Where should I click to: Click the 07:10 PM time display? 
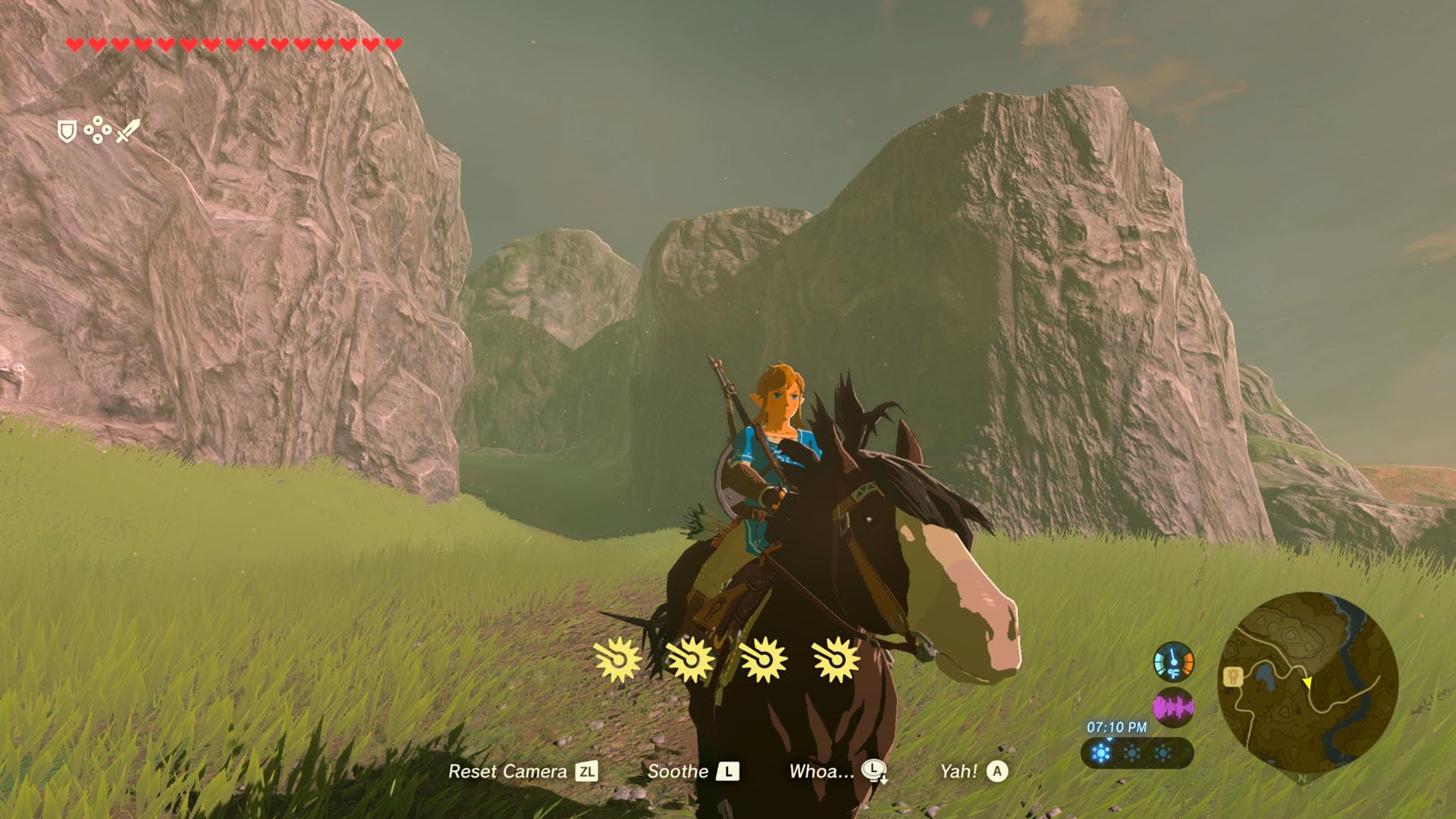(x=1116, y=726)
